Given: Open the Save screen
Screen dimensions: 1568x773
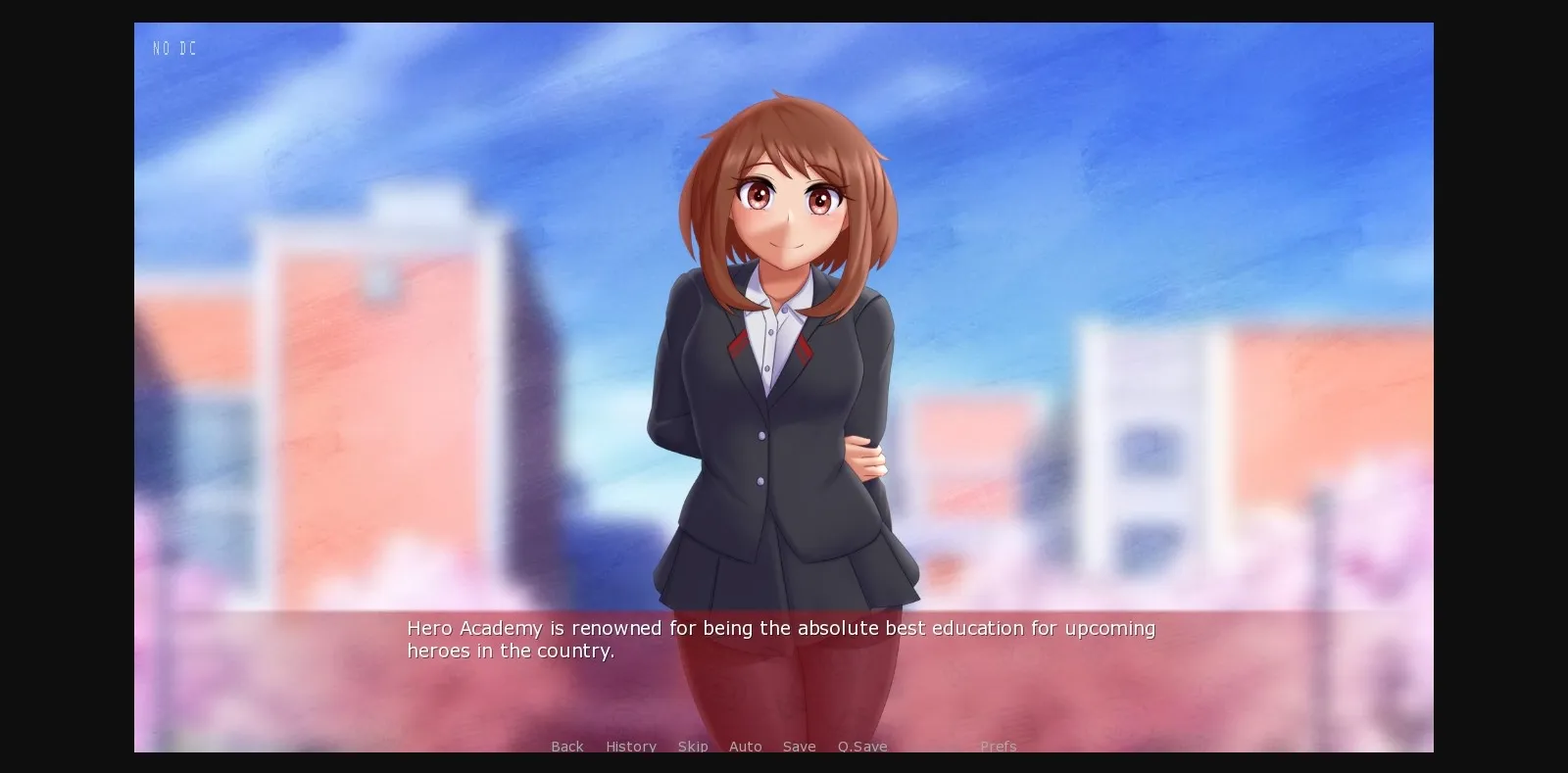Looking at the screenshot, I should coord(799,747).
